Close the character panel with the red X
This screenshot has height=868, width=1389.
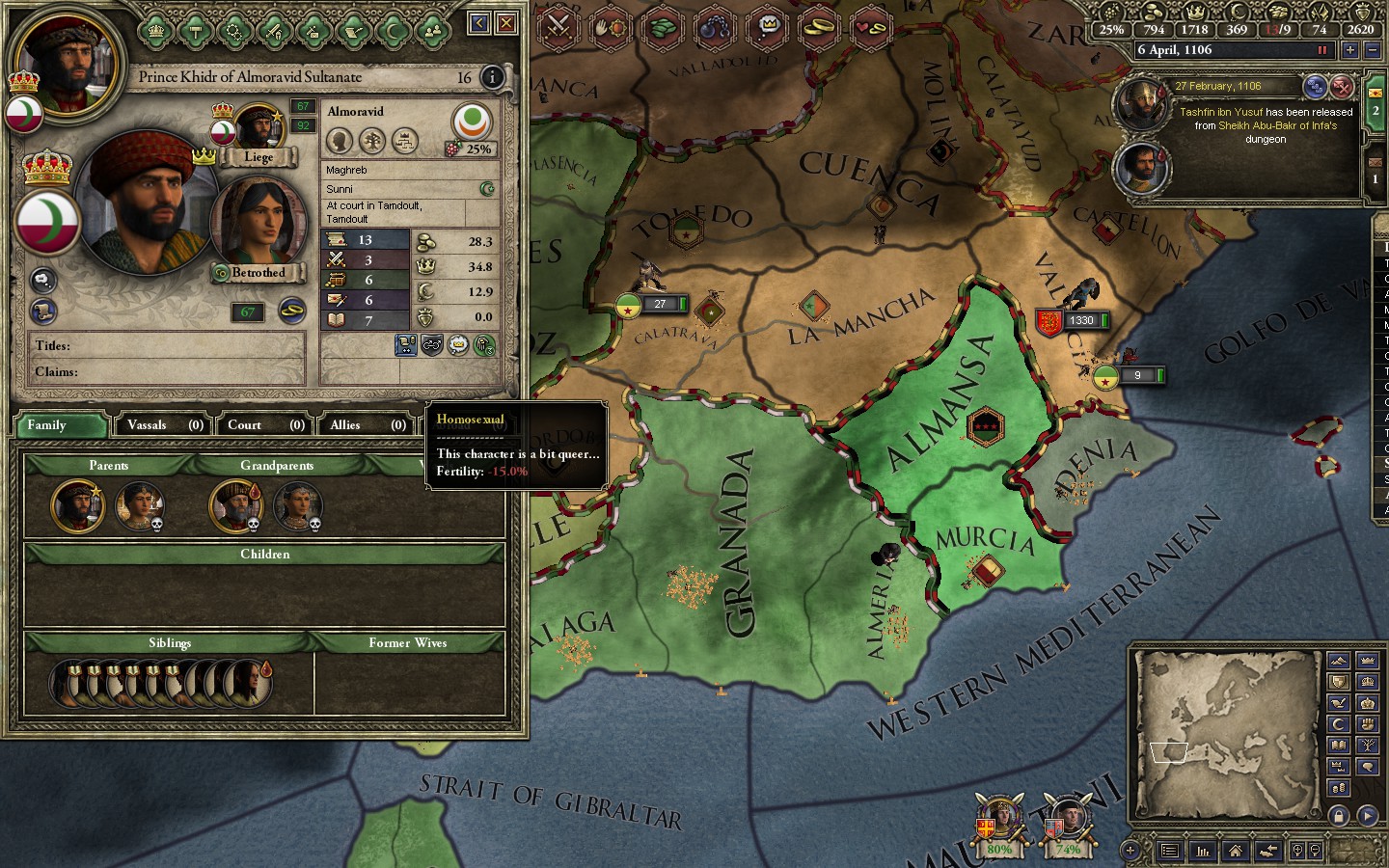[505, 22]
